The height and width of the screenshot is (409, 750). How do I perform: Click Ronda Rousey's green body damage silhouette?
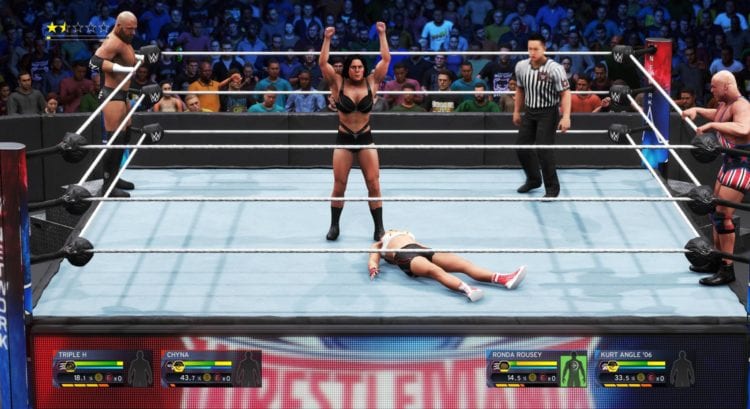tap(573, 369)
